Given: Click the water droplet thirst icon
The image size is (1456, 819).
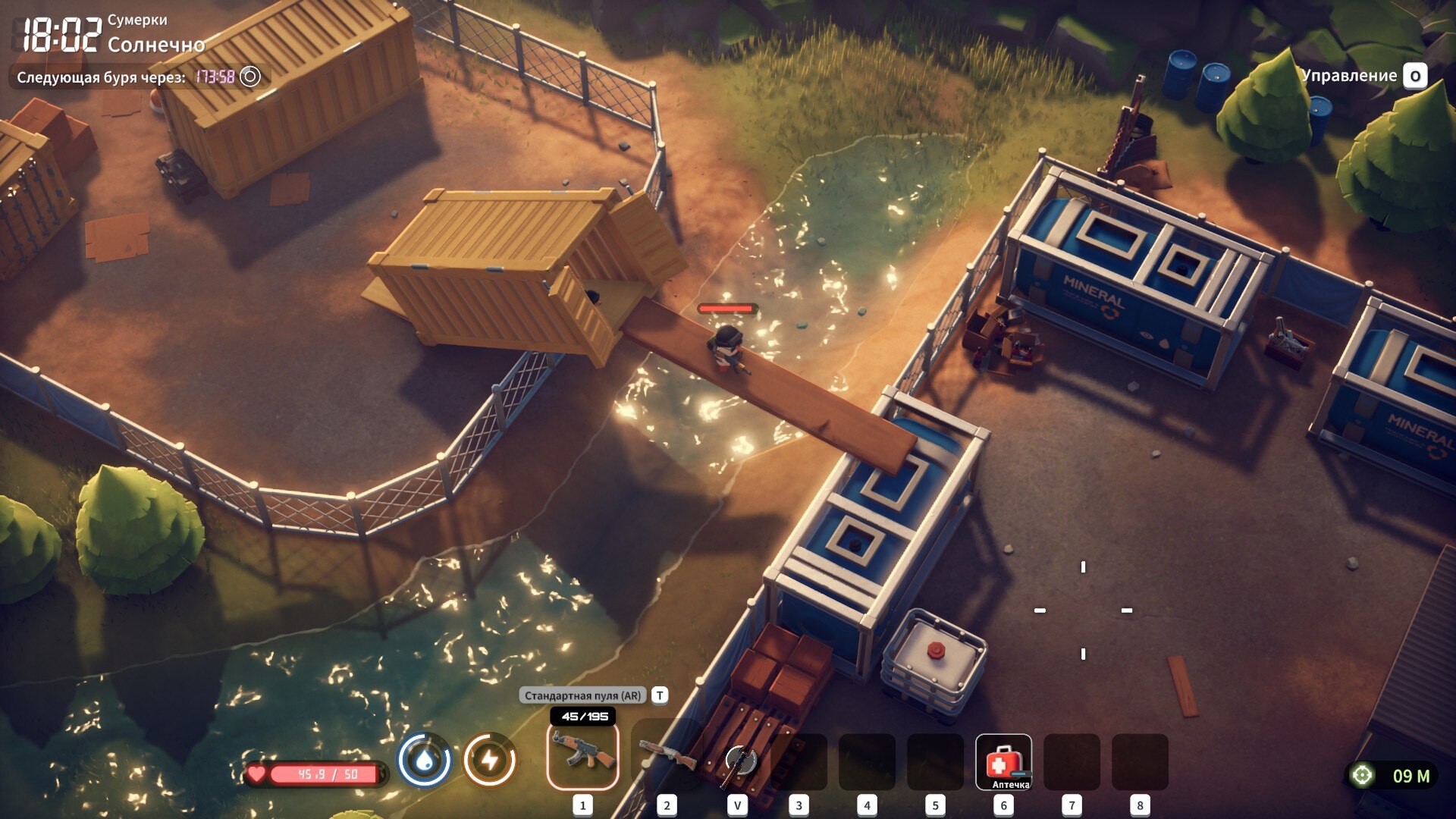Looking at the screenshot, I should (x=425, y=760).
